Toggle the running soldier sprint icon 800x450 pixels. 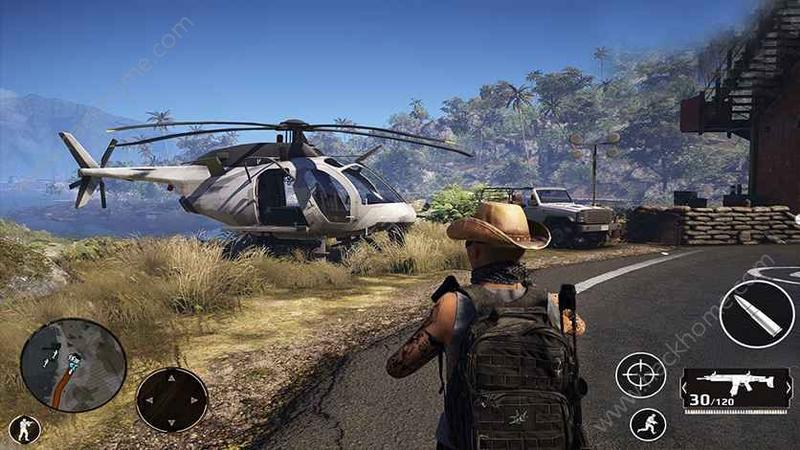click(648, 424)
